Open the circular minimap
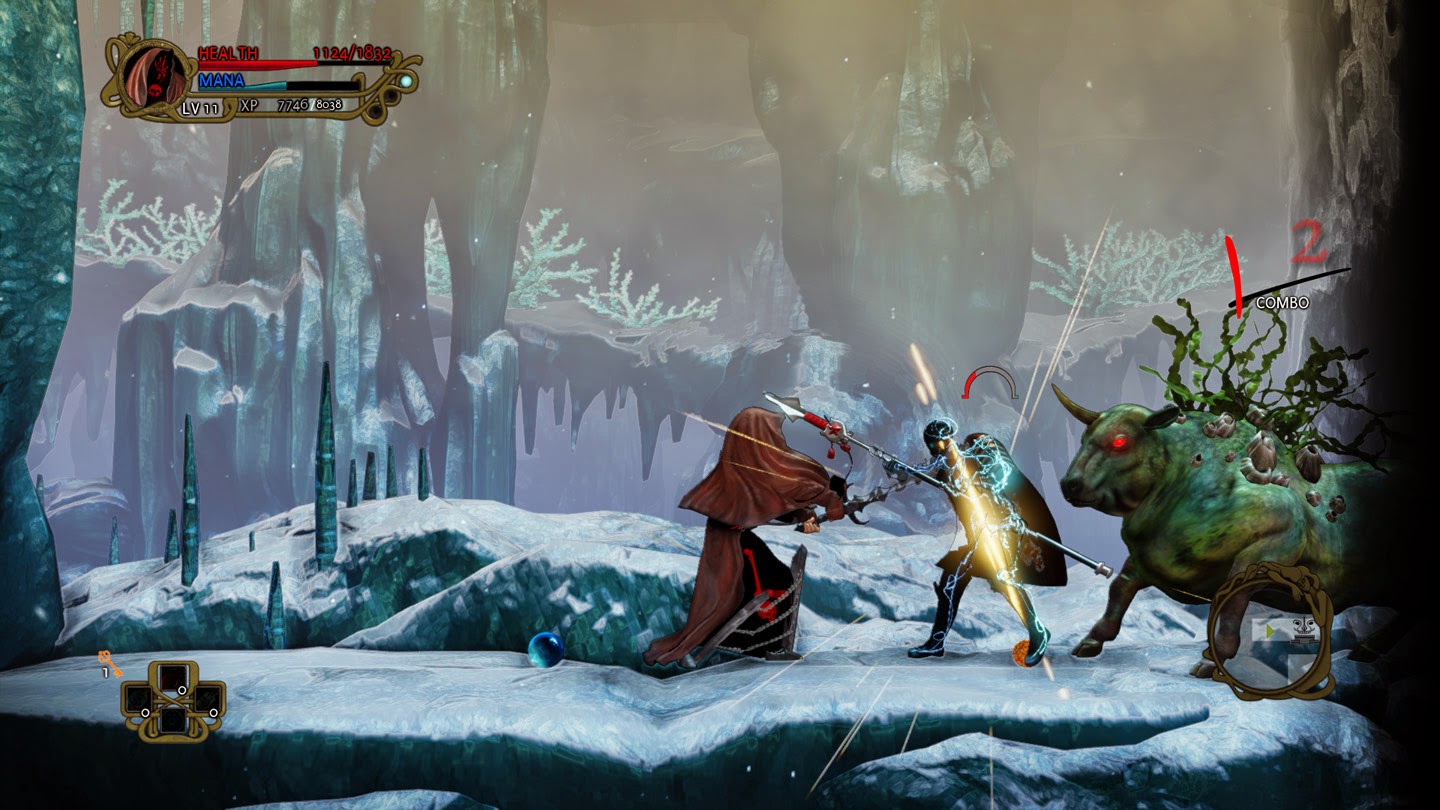Viewport: 1440px width, 810px height. [x=1270, y=632]
